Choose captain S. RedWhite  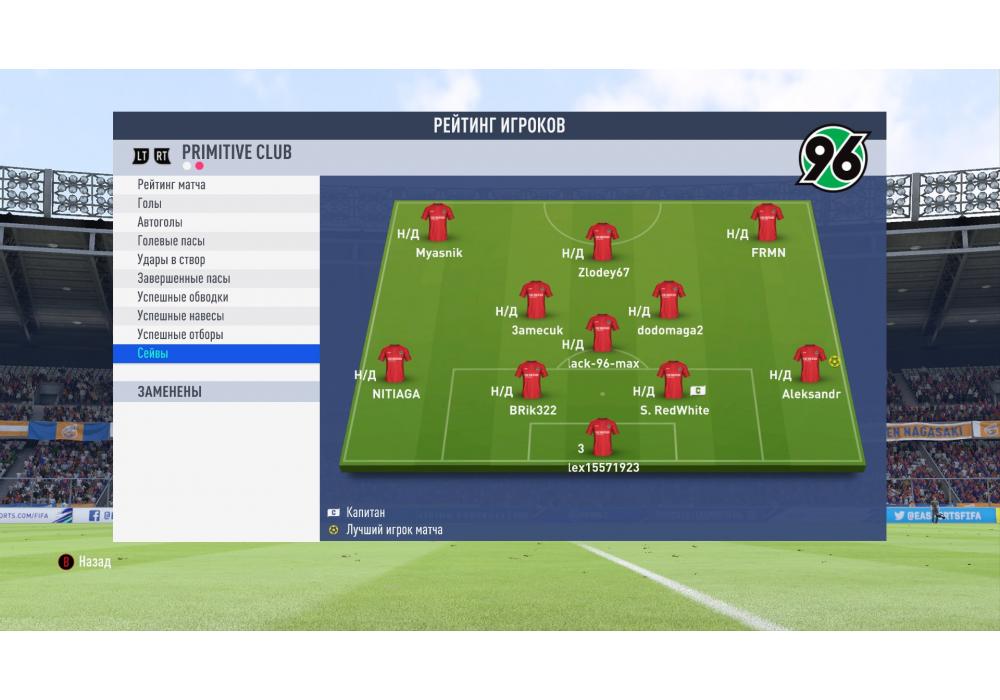pyautogui.click(x=673, y=381)
